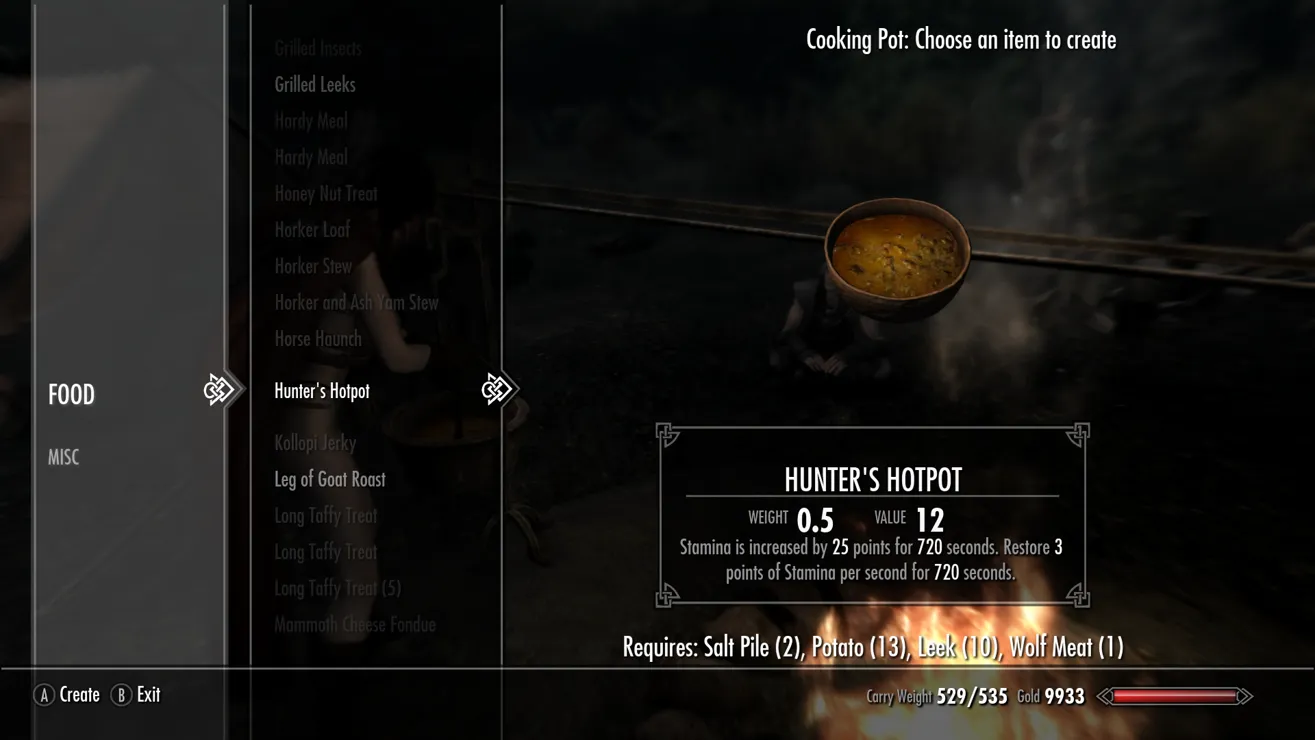
Task: Select the highlighted Hunter's Hotpot entry
Action: (322, 391)
